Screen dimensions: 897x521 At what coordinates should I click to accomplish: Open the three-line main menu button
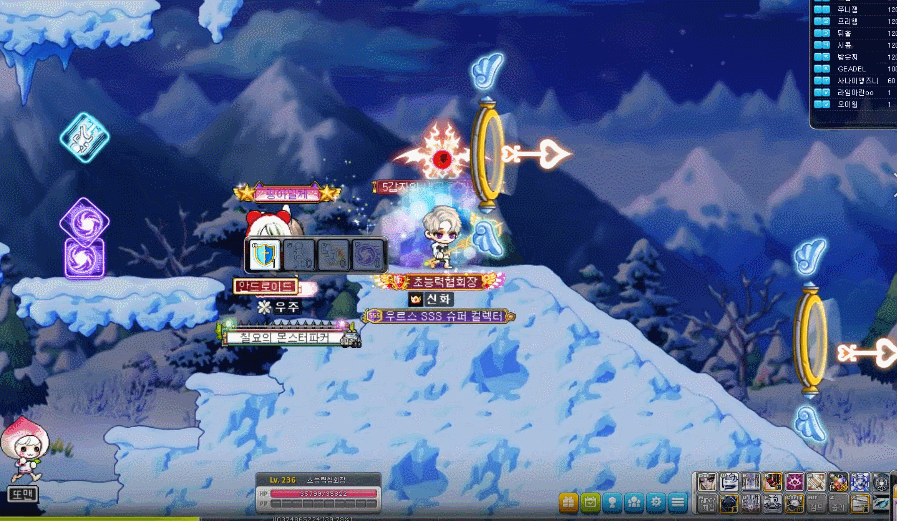click(x=678, y=501)
